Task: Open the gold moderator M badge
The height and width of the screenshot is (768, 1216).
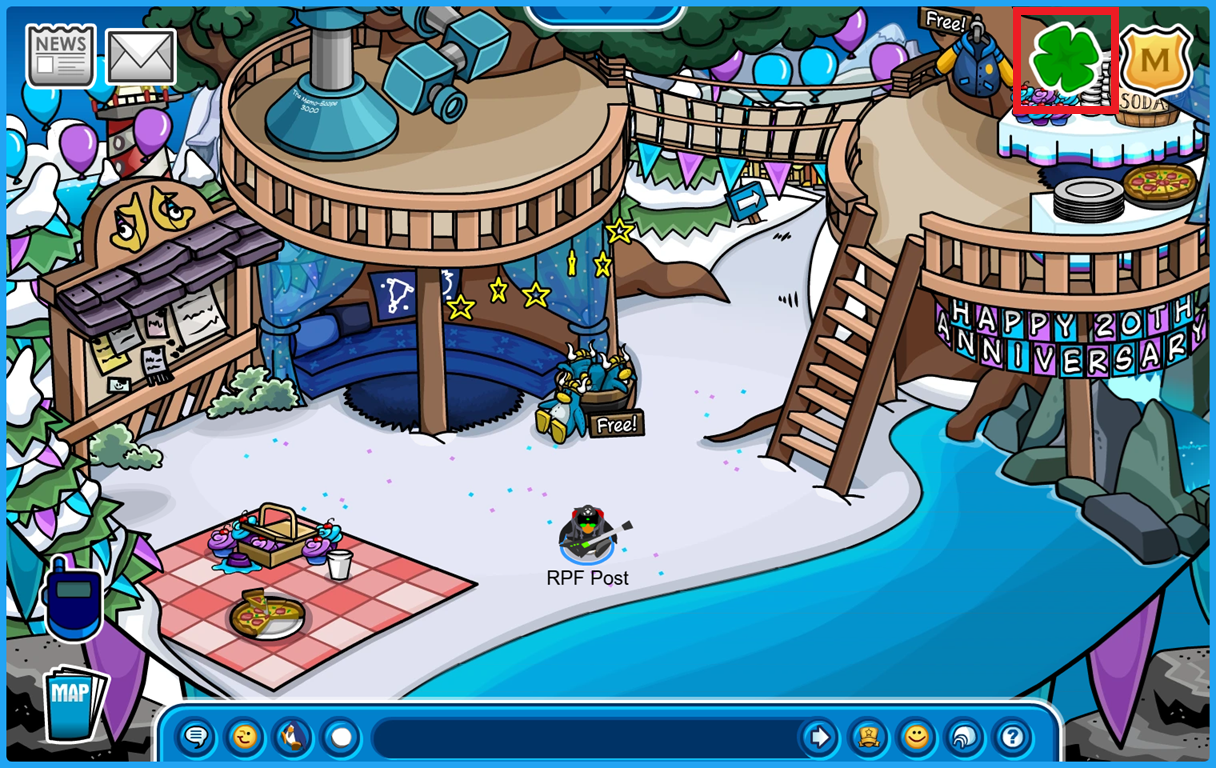Action: 1155,62
